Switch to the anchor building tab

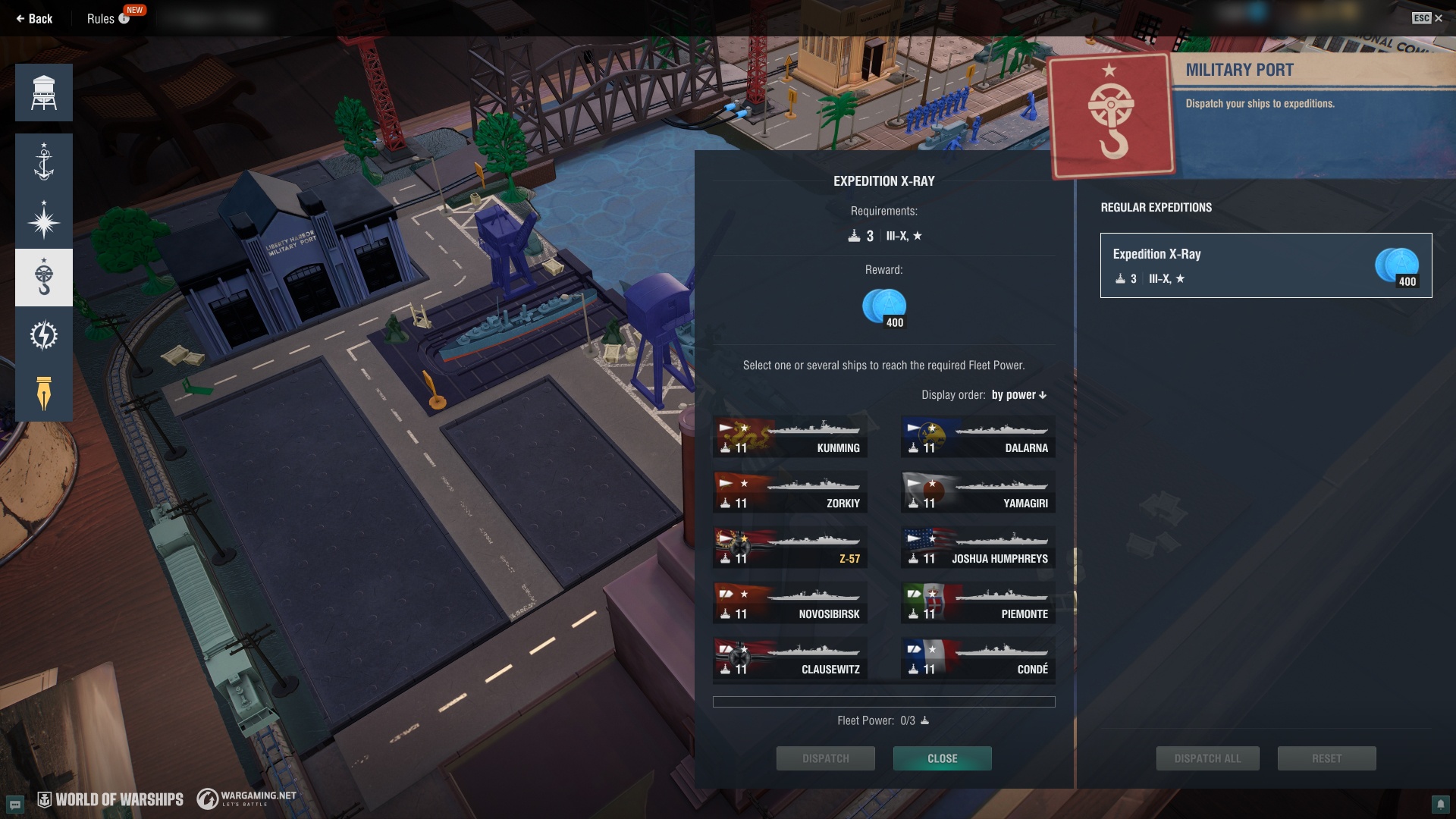click(44, 162)
